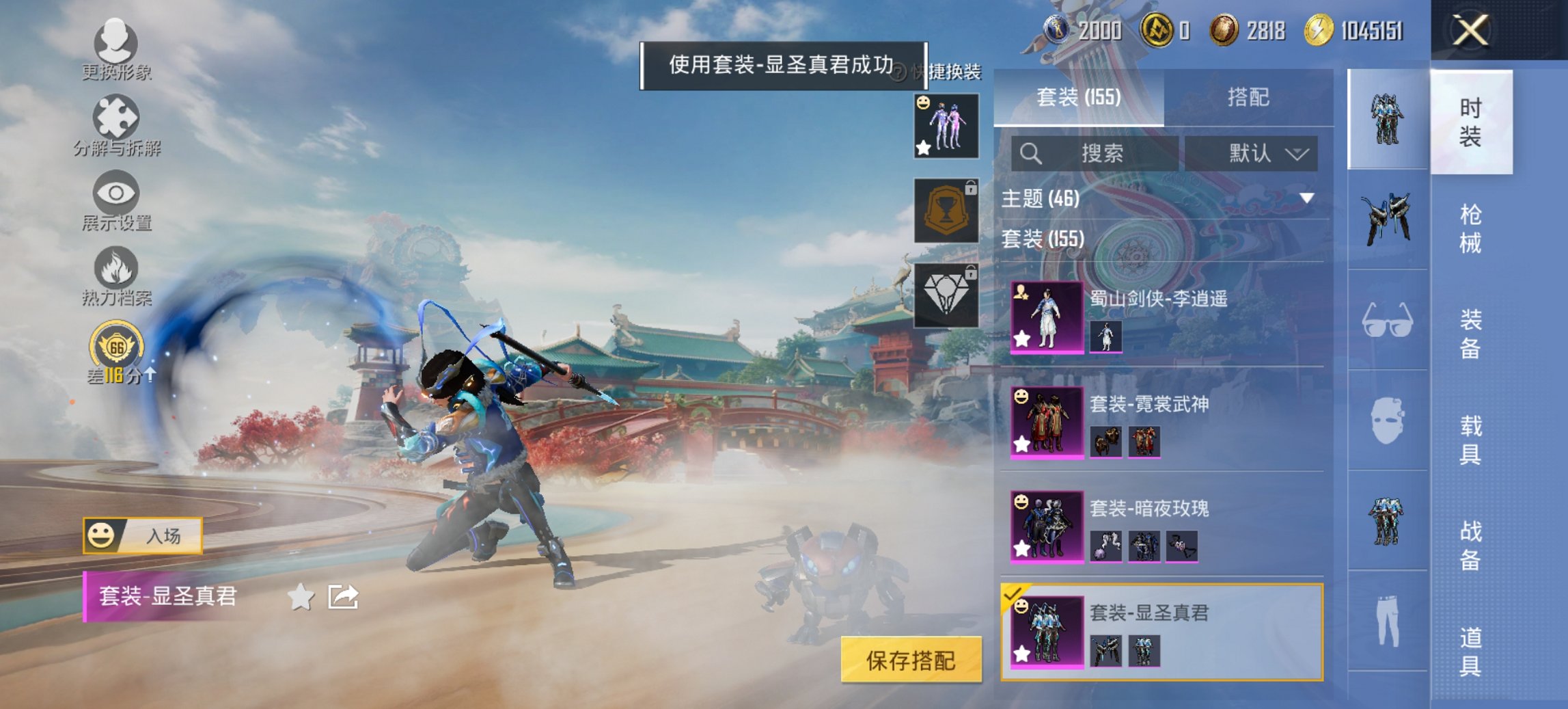Image resolution: width=1568 pixels, height=709 pixels.
Task: Select the 分解与拆解 dismantle tool
Action: pos(116,126)
